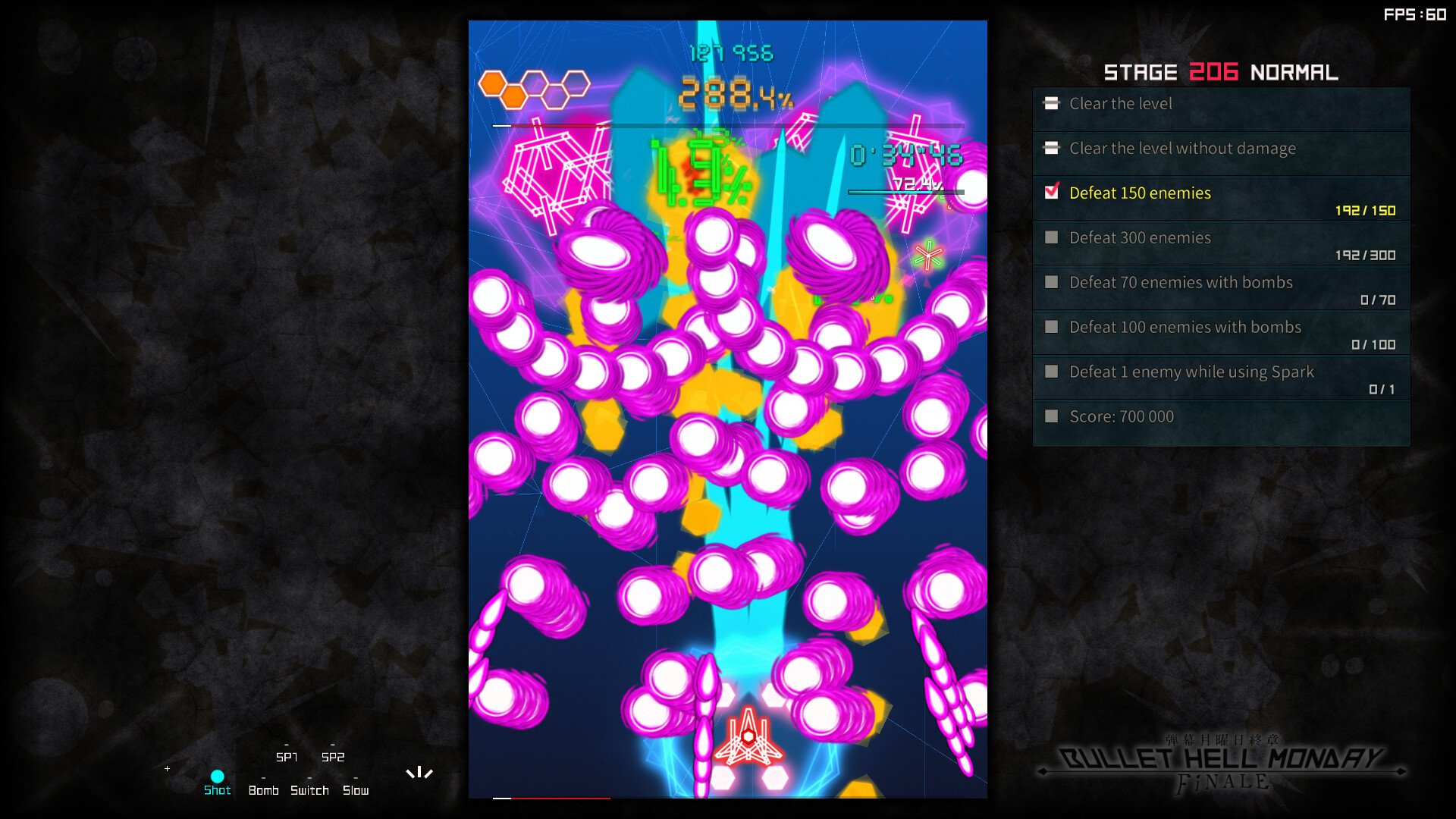Click the small plus crosshair marker
Screen dimensions: 1456x819
point(167,769)
